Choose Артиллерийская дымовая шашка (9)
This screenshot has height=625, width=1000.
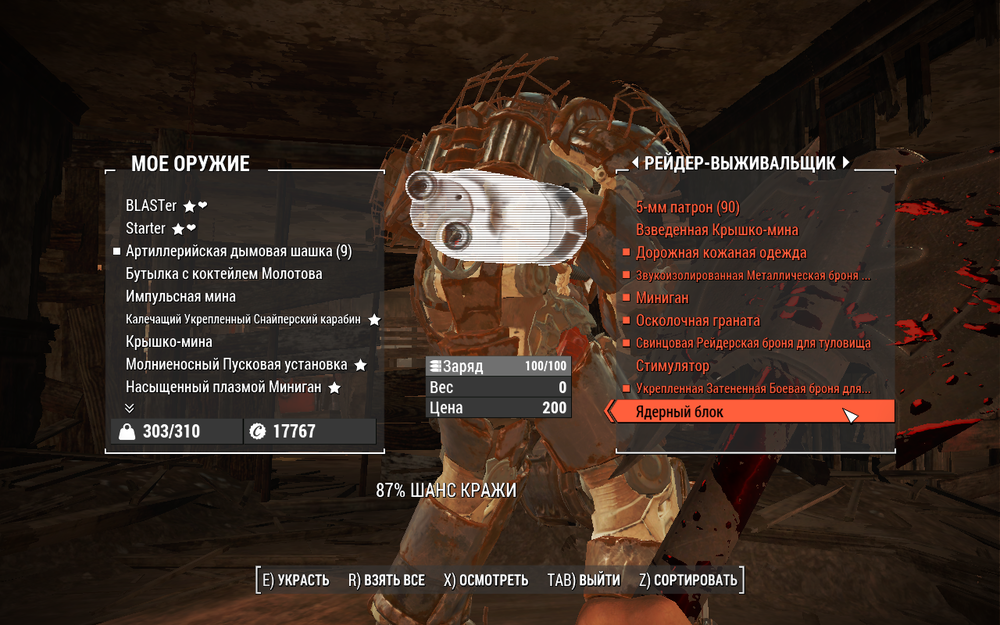(x=238, y=251)
